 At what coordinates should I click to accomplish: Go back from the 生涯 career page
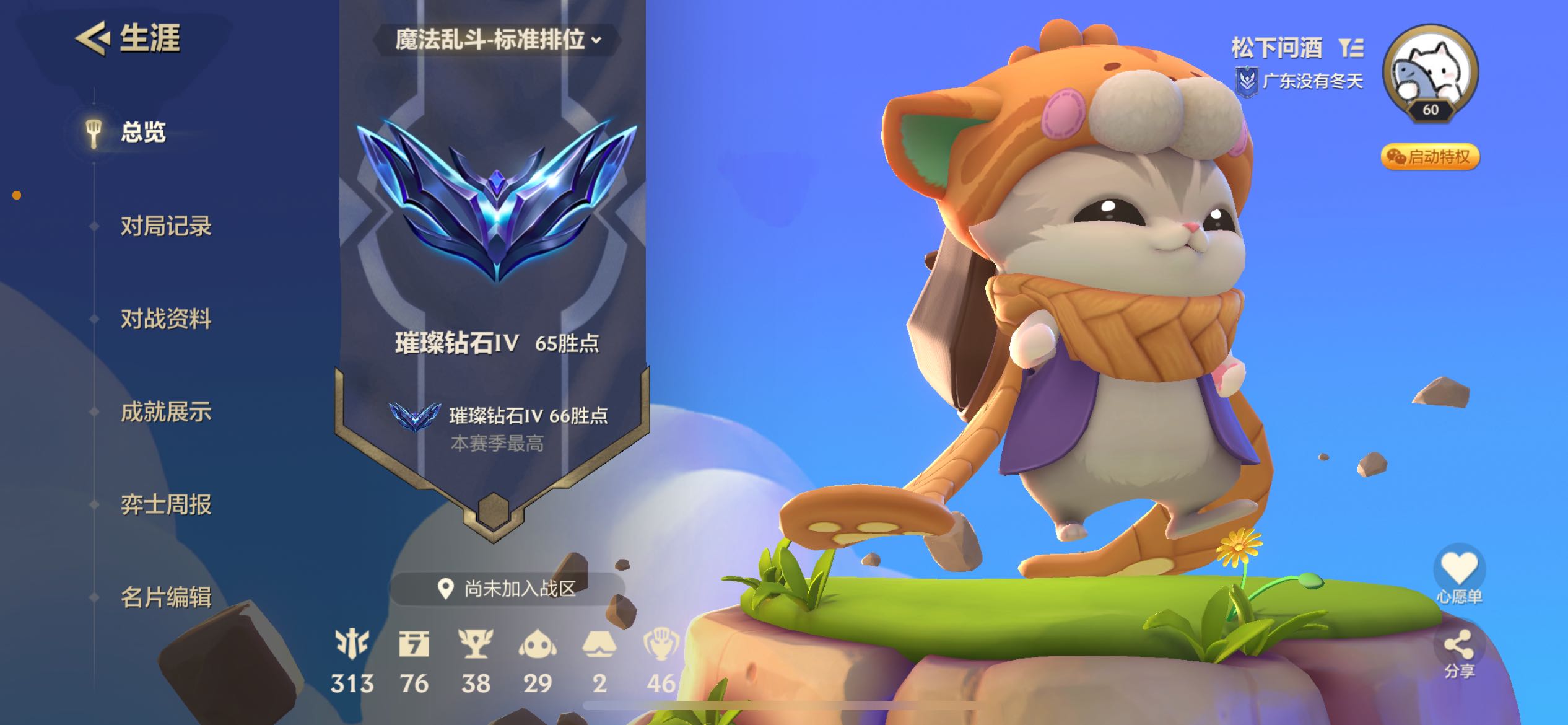(x=93, y=38)
